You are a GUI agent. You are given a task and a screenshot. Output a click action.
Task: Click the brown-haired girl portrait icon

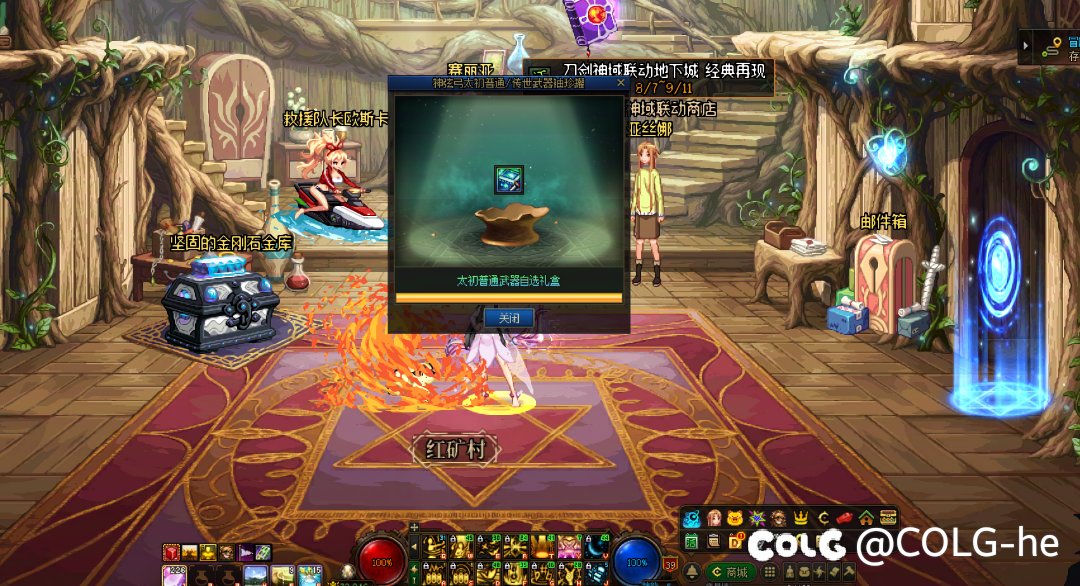[714, 518]
